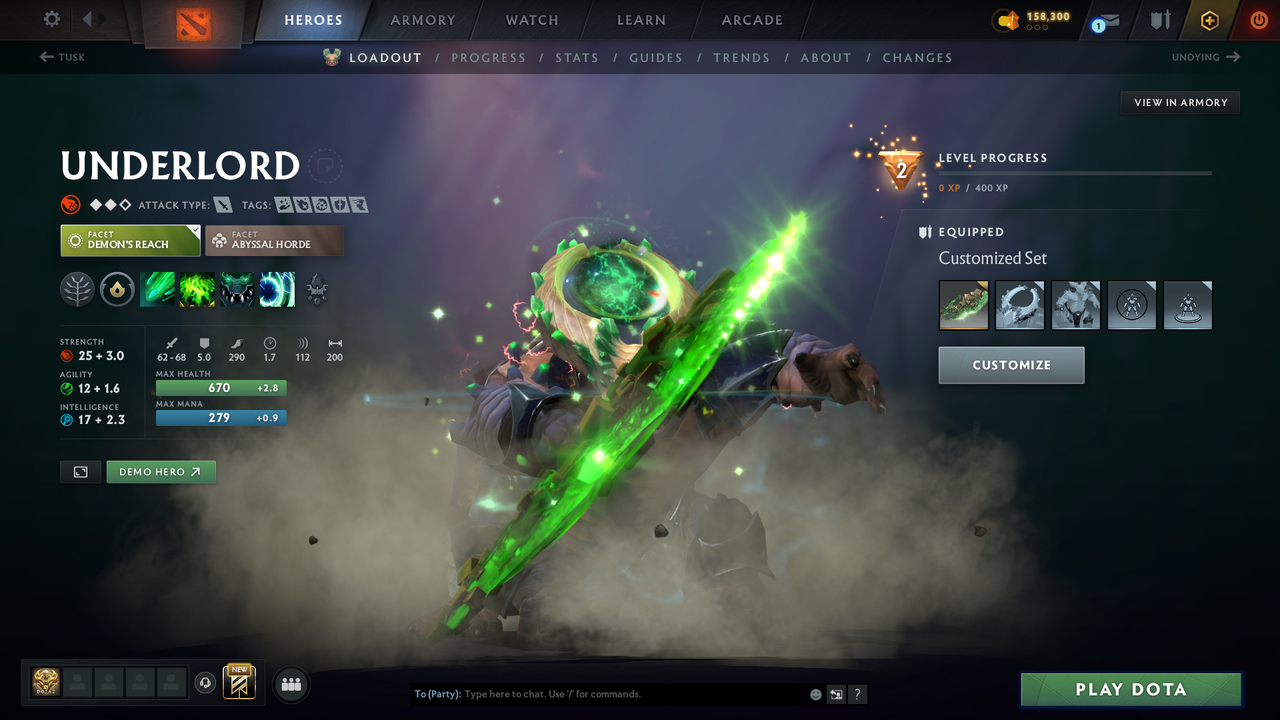
Task: Select the Firestorm ability icon
Action: point(157,289)
